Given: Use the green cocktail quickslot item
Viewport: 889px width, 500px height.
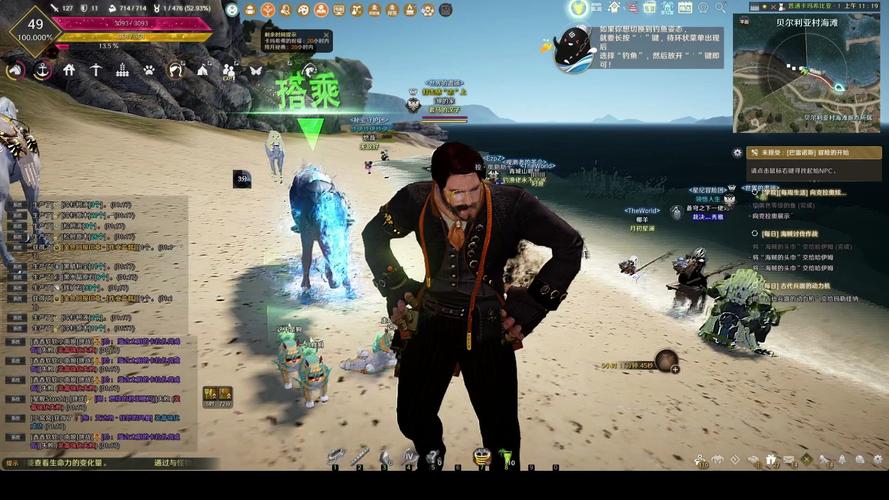Looking at the screenshot, I should (x=506, y=457).
